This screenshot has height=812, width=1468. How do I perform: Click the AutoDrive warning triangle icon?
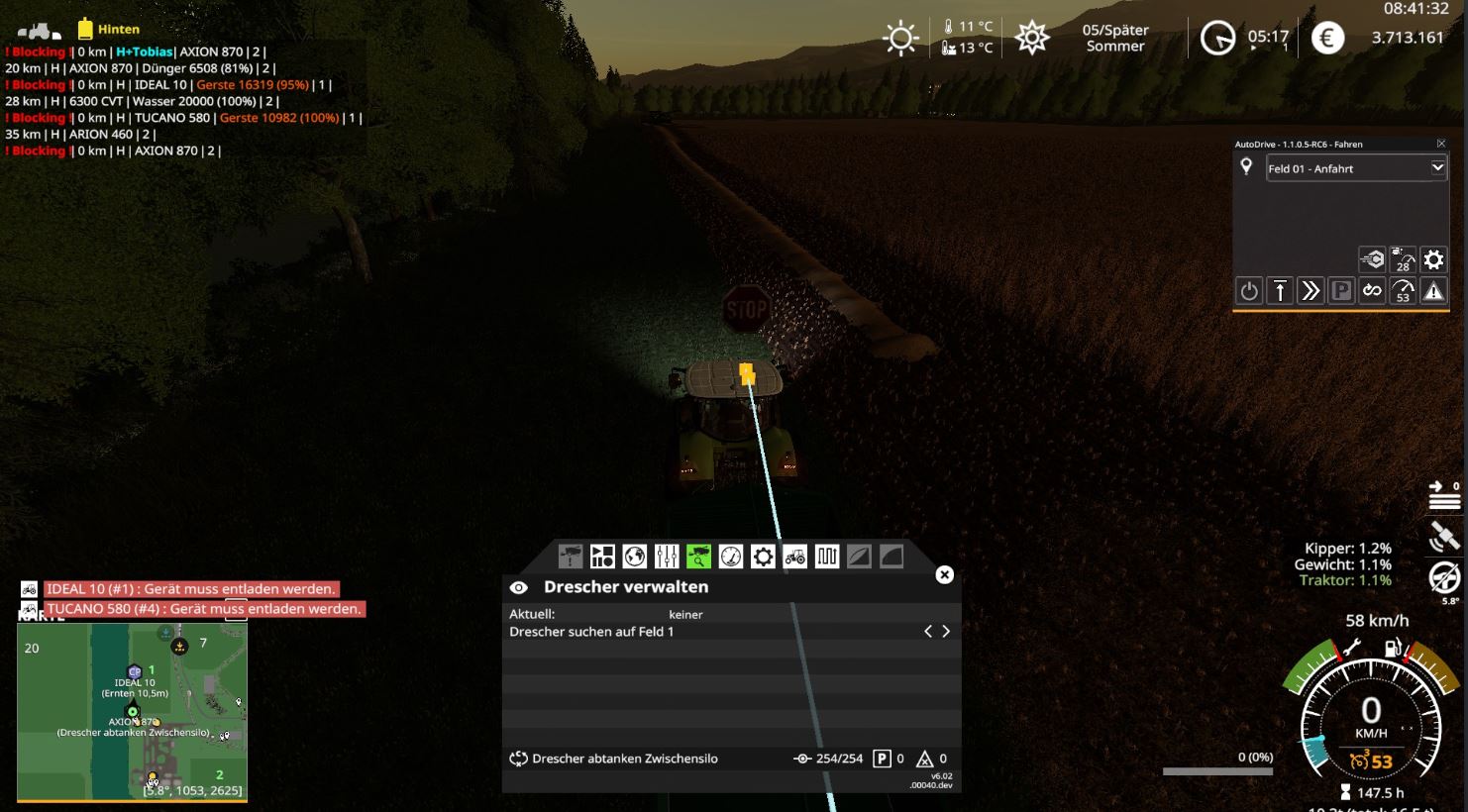(x=1432, y=290)
